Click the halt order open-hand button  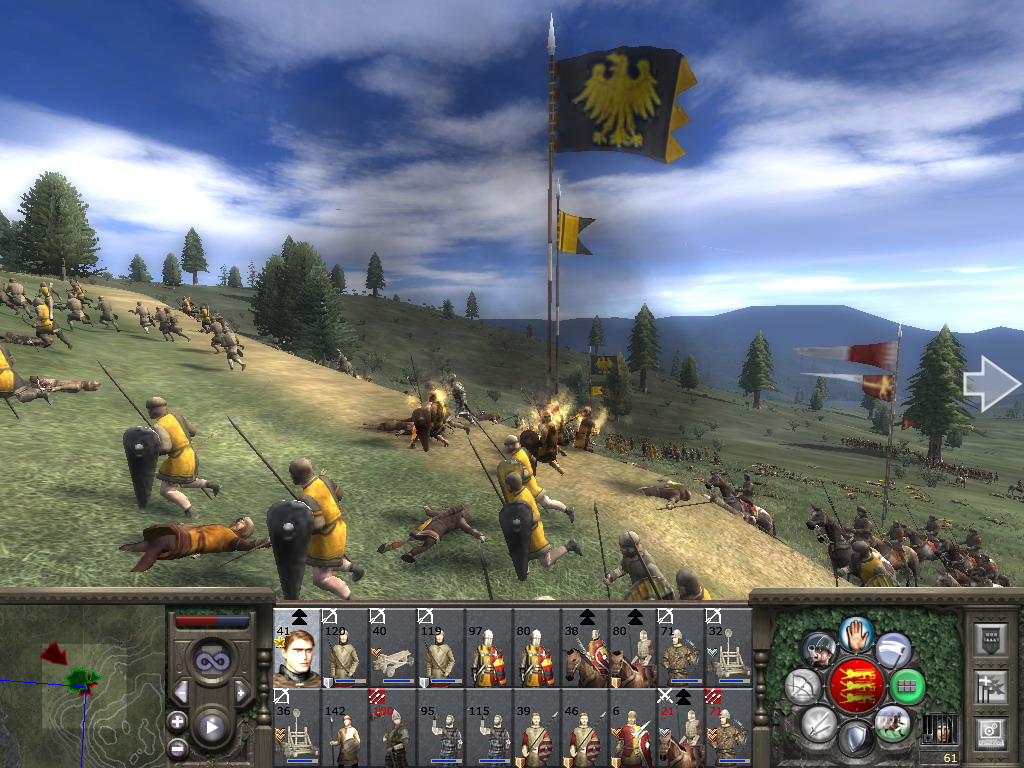[856, 632]
